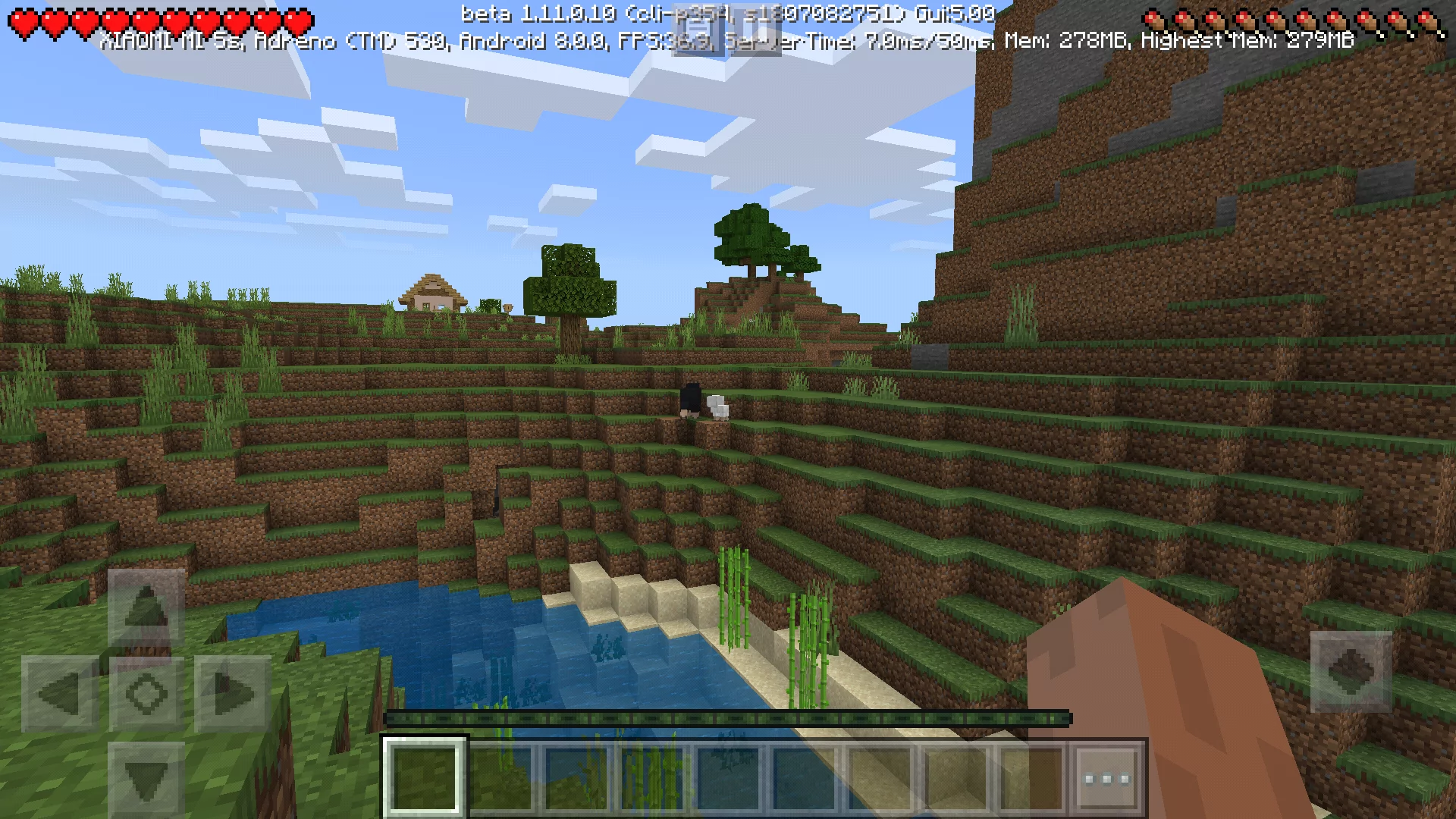Tap the center sneak button on D-pad

pos(146,693)
